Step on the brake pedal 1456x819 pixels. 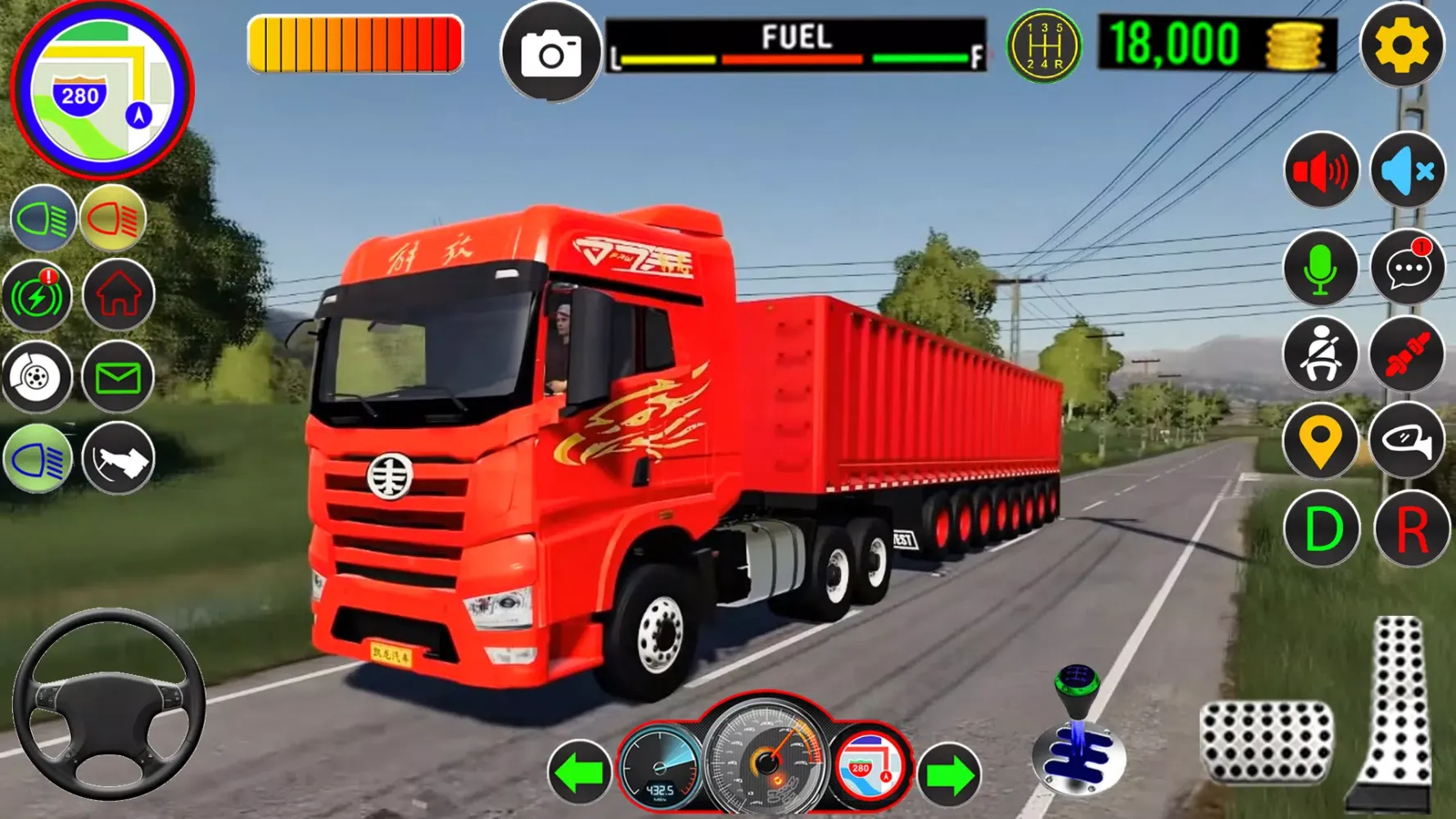click(1266, 742)
